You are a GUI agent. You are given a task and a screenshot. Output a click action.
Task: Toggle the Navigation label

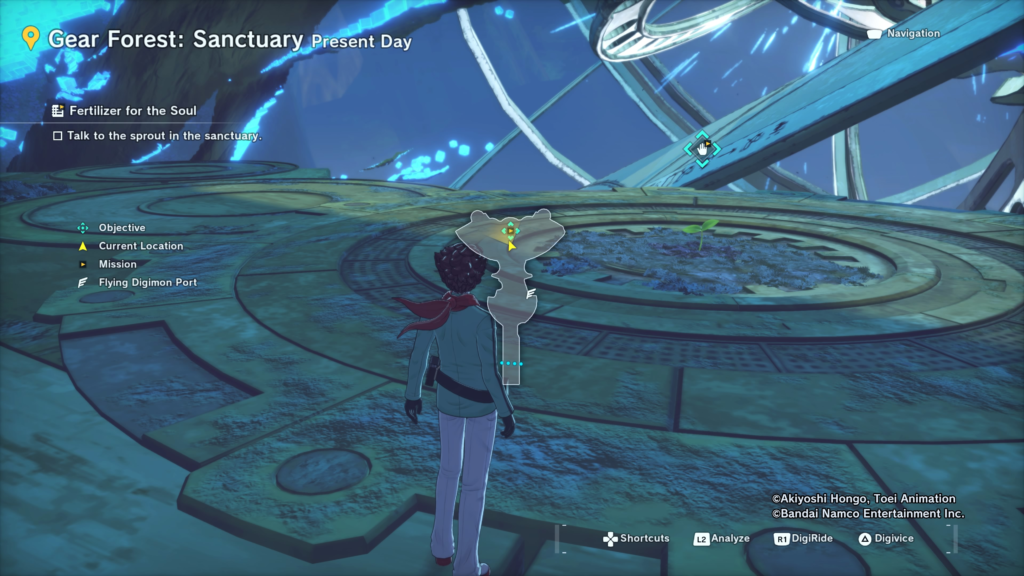tap(912, 33)
